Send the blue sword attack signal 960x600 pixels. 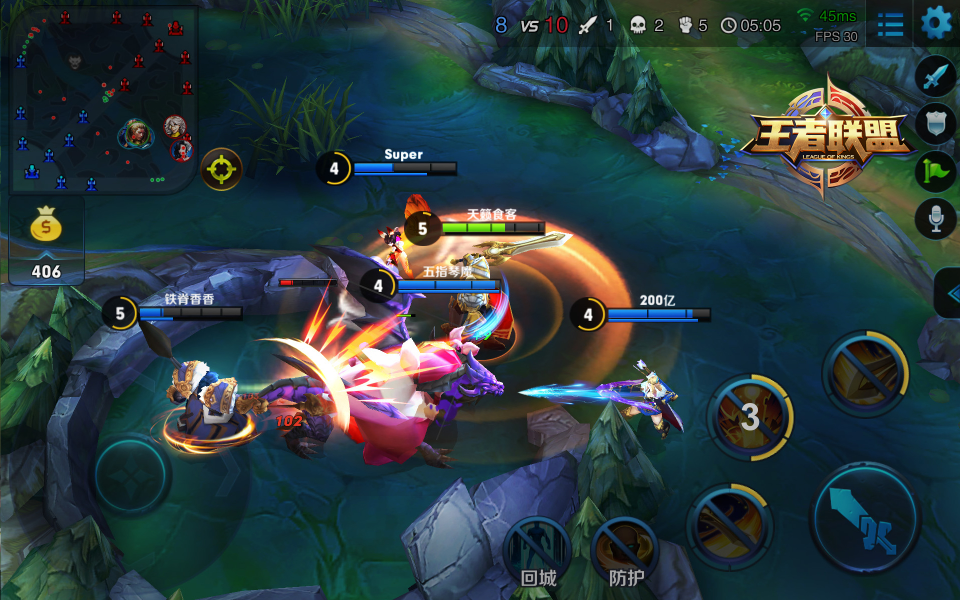935,75
